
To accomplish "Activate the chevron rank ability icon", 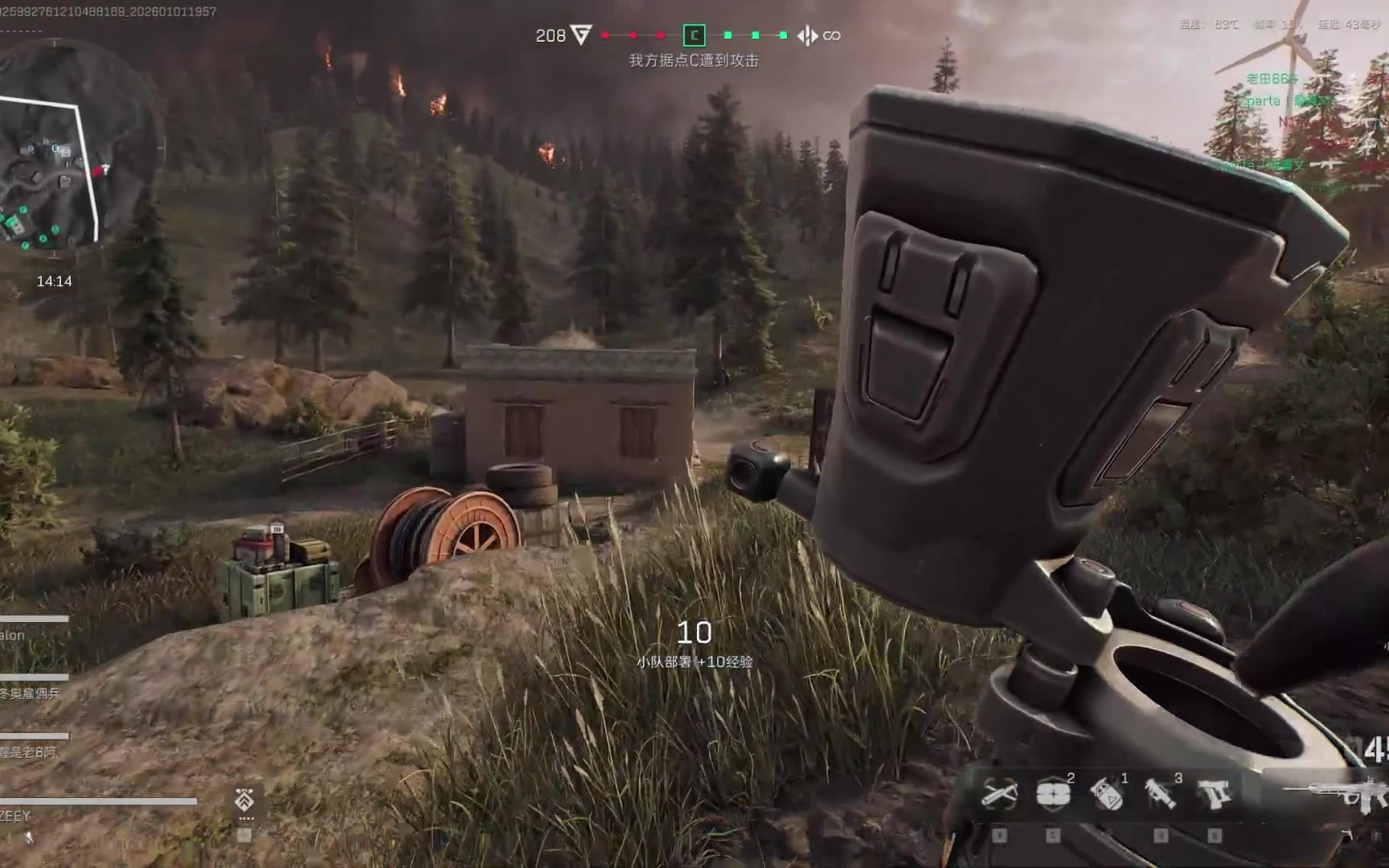I will coord(245,800).
